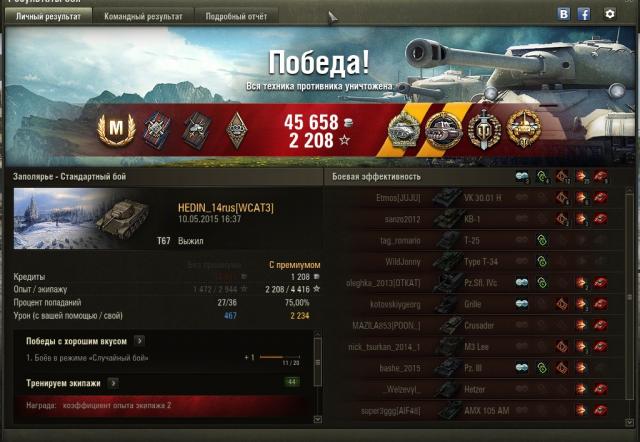Select player Etmos[JUJU] row
Image resolution: width=640 pixels, height=442 pixels.
[x=470, y=197]
